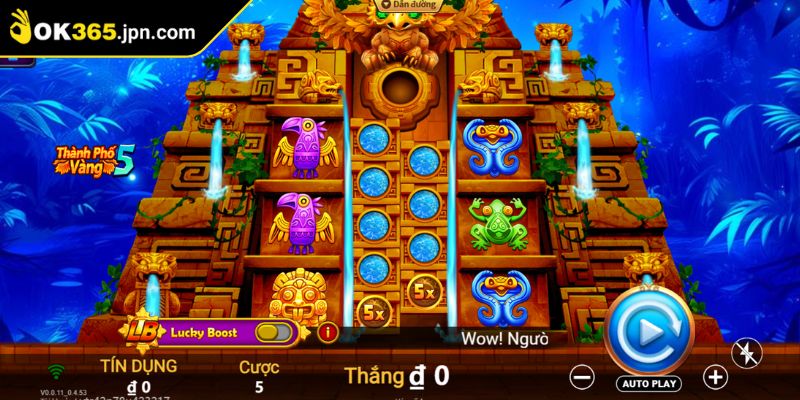
Task: Increase the bet with the plus button
Action: (x=715, y=377)
